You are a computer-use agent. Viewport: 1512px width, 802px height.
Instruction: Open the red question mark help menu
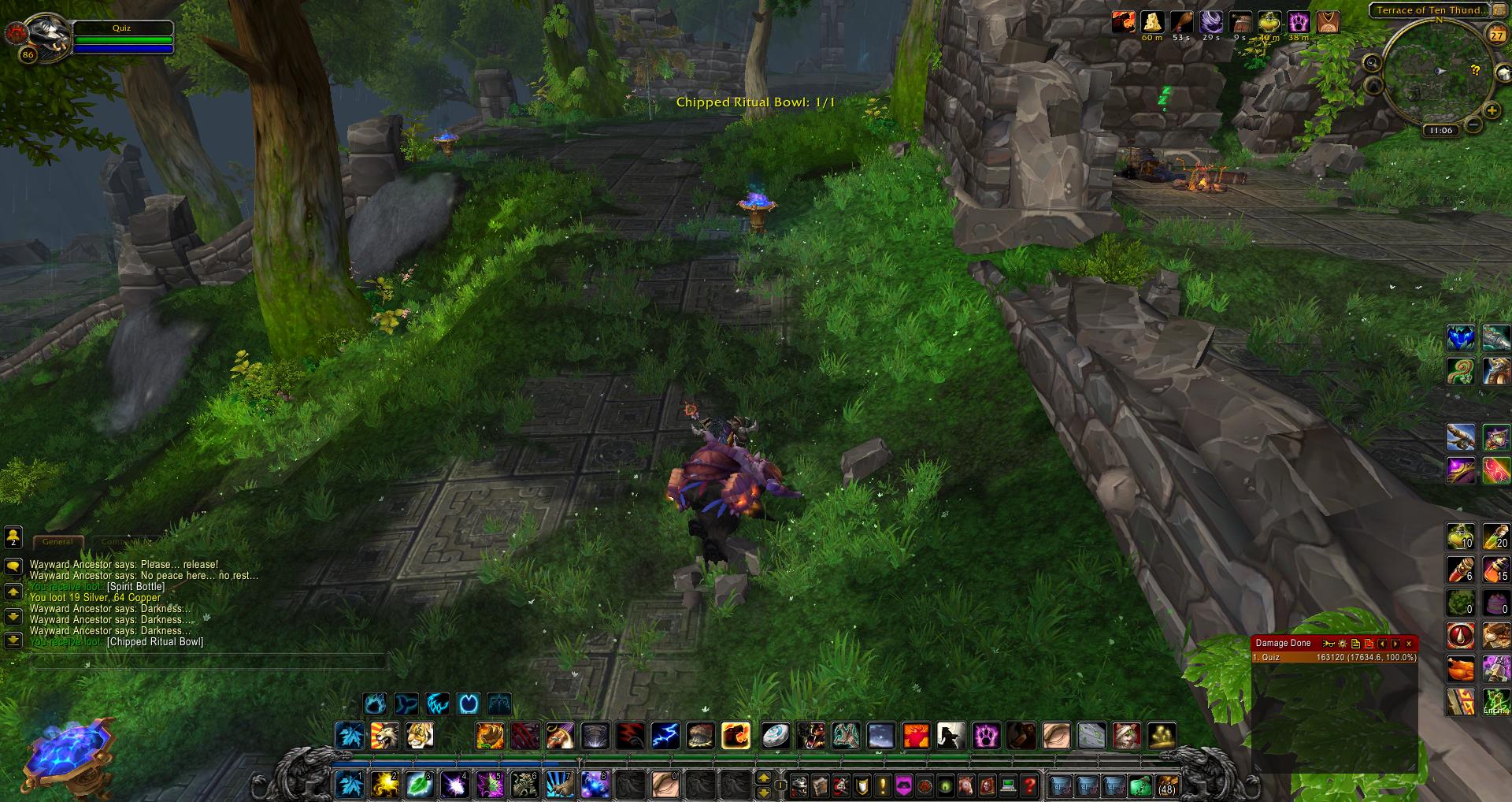tap(1029, 785)
